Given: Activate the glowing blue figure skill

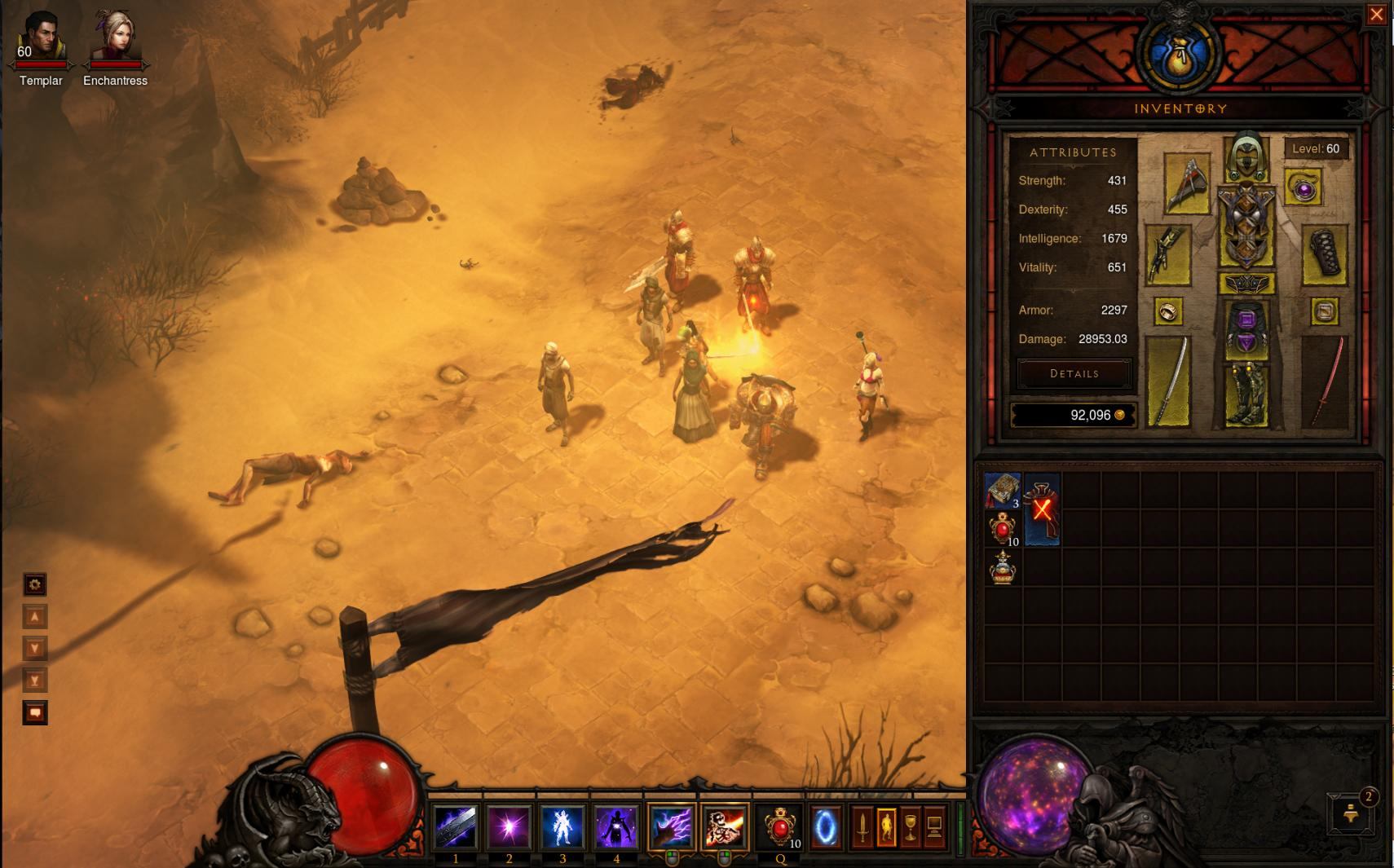Looking at the screenshot, I should coord(562,826).
